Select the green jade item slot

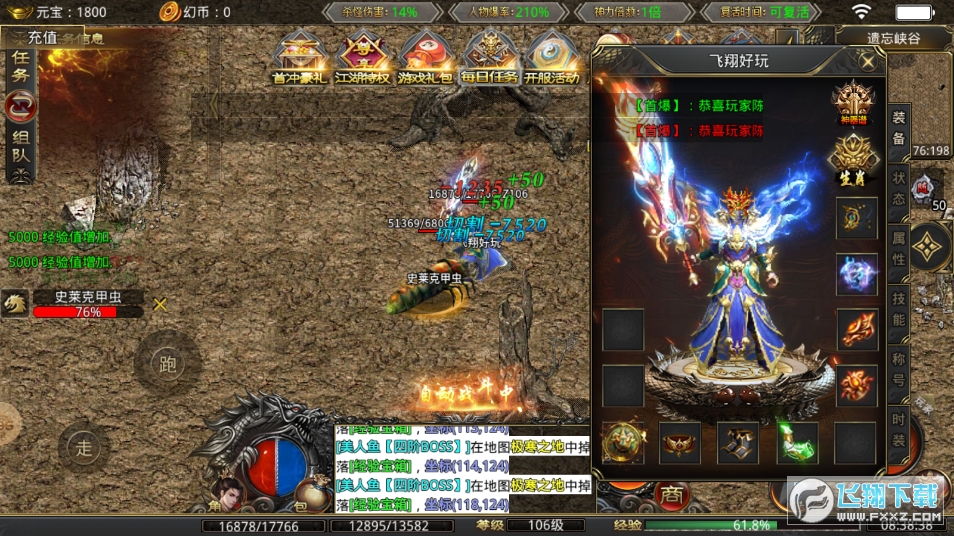click(797, 441)
